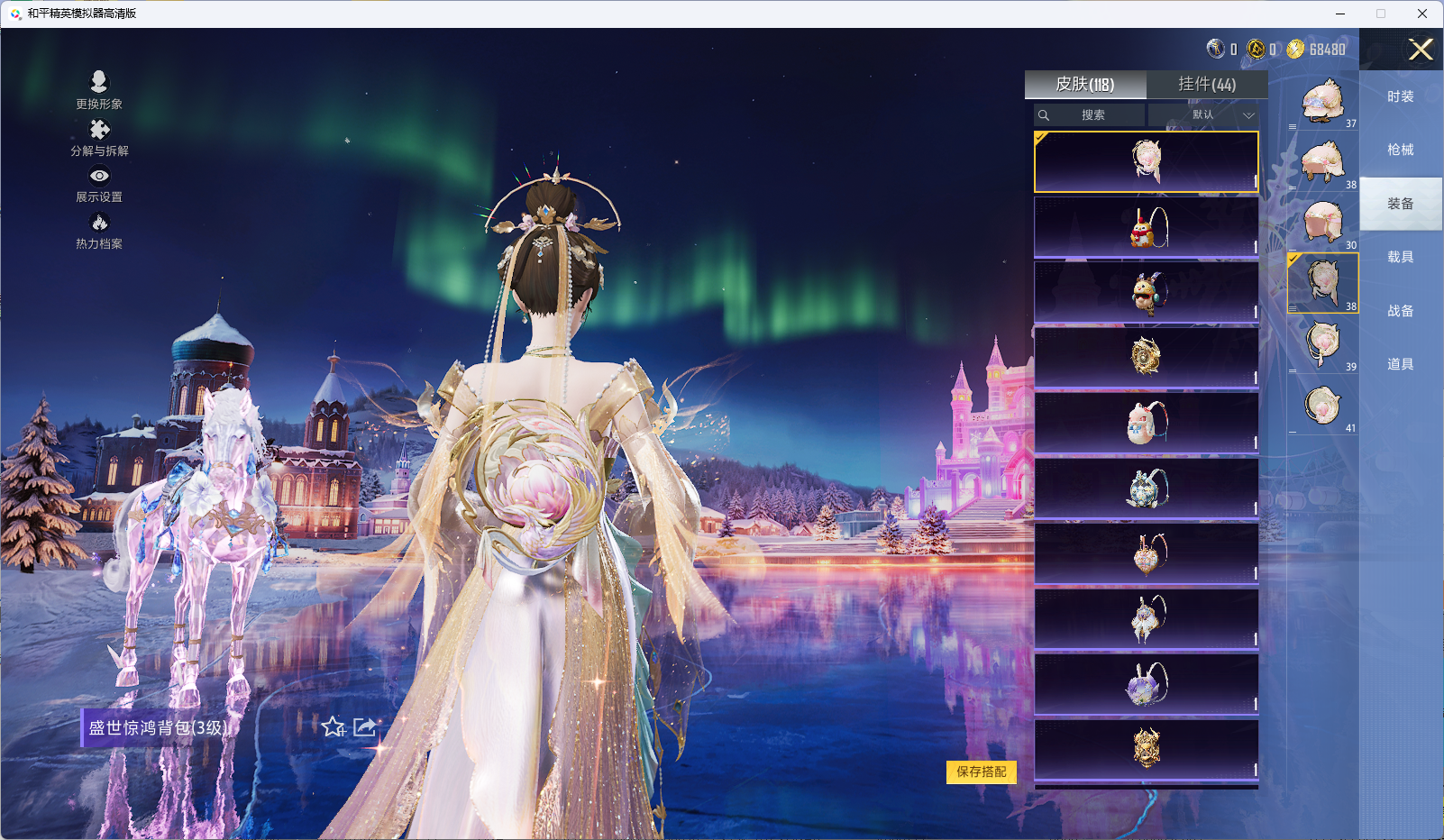This screenshot has height=840, width=1444.
Task: Select the 时装 category
Action: tap(1400, 96)
